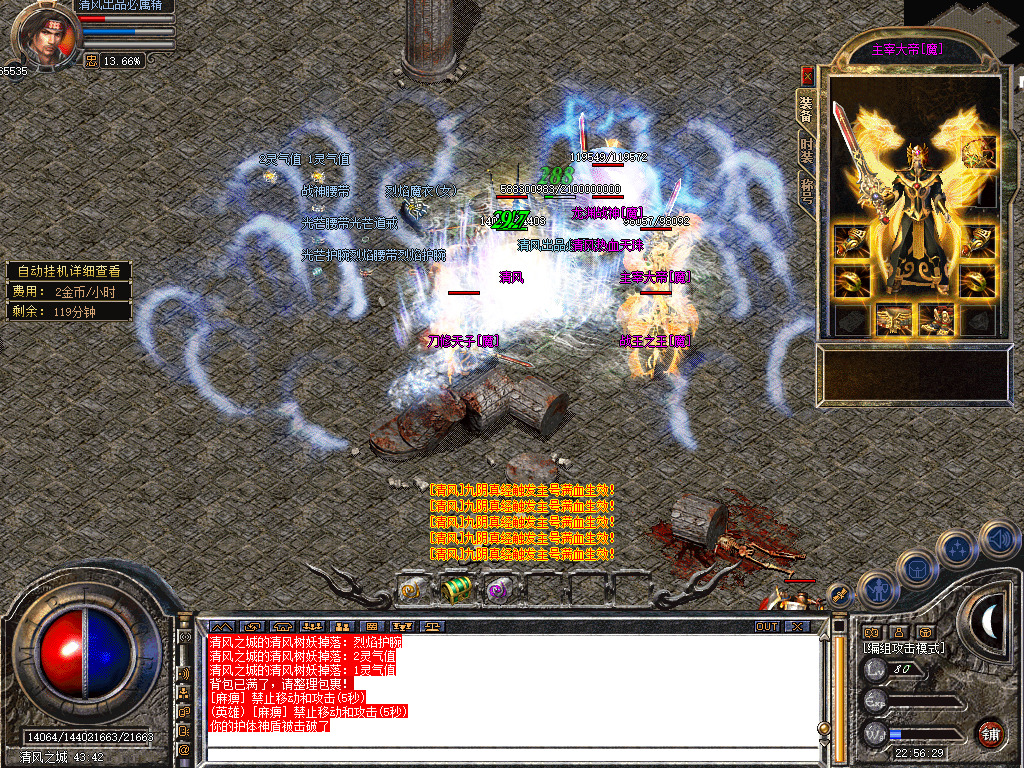Click the red 铺 shop button
Image resolution: width=1024 pixels, height=768 pixels.
[990, 735]
